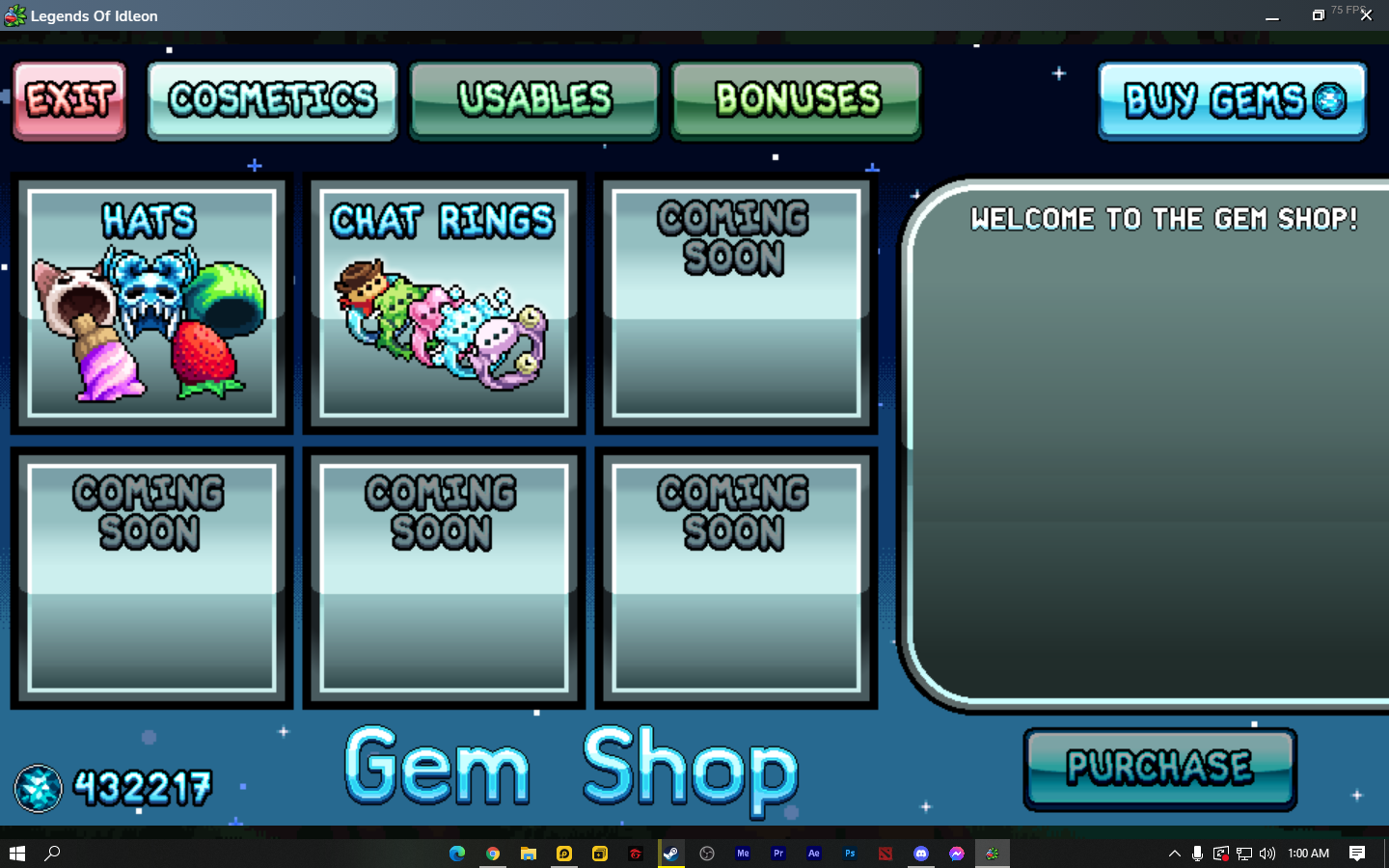Open OBS Studio from the taskbar
The height and width of the screenshot is (868, 1389).
(x=705, y=854)
